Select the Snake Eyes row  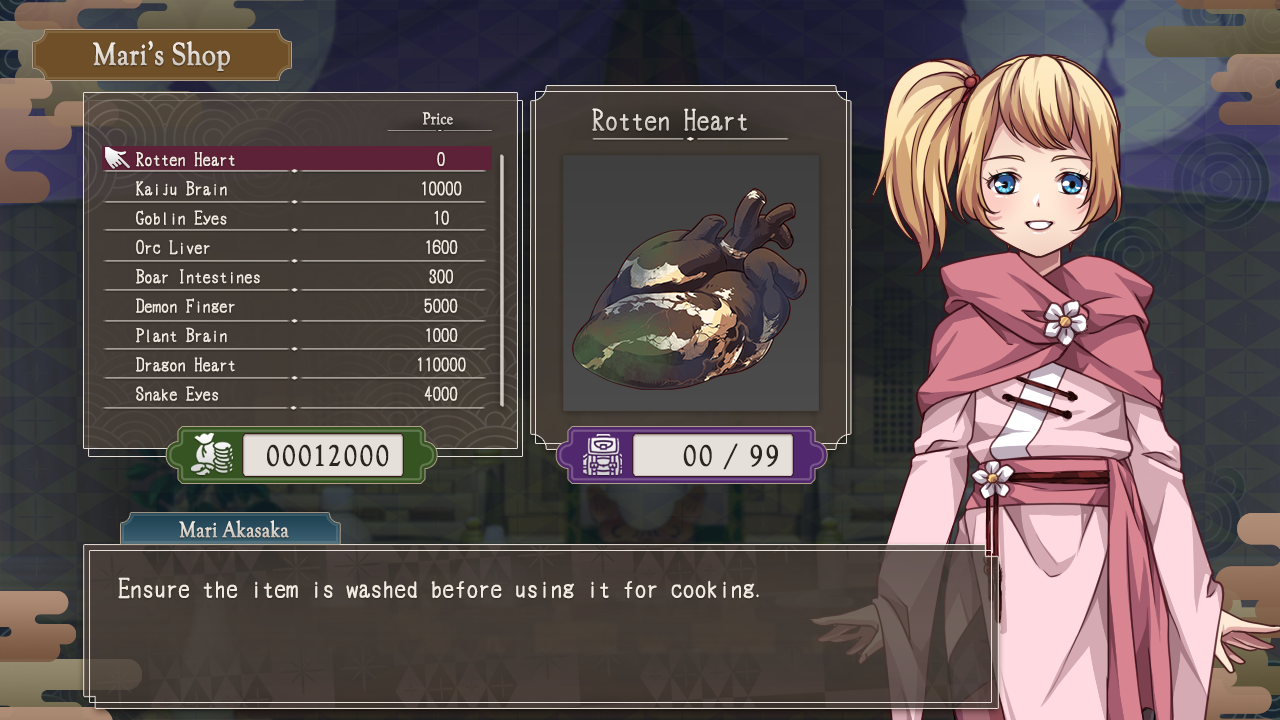298,394
